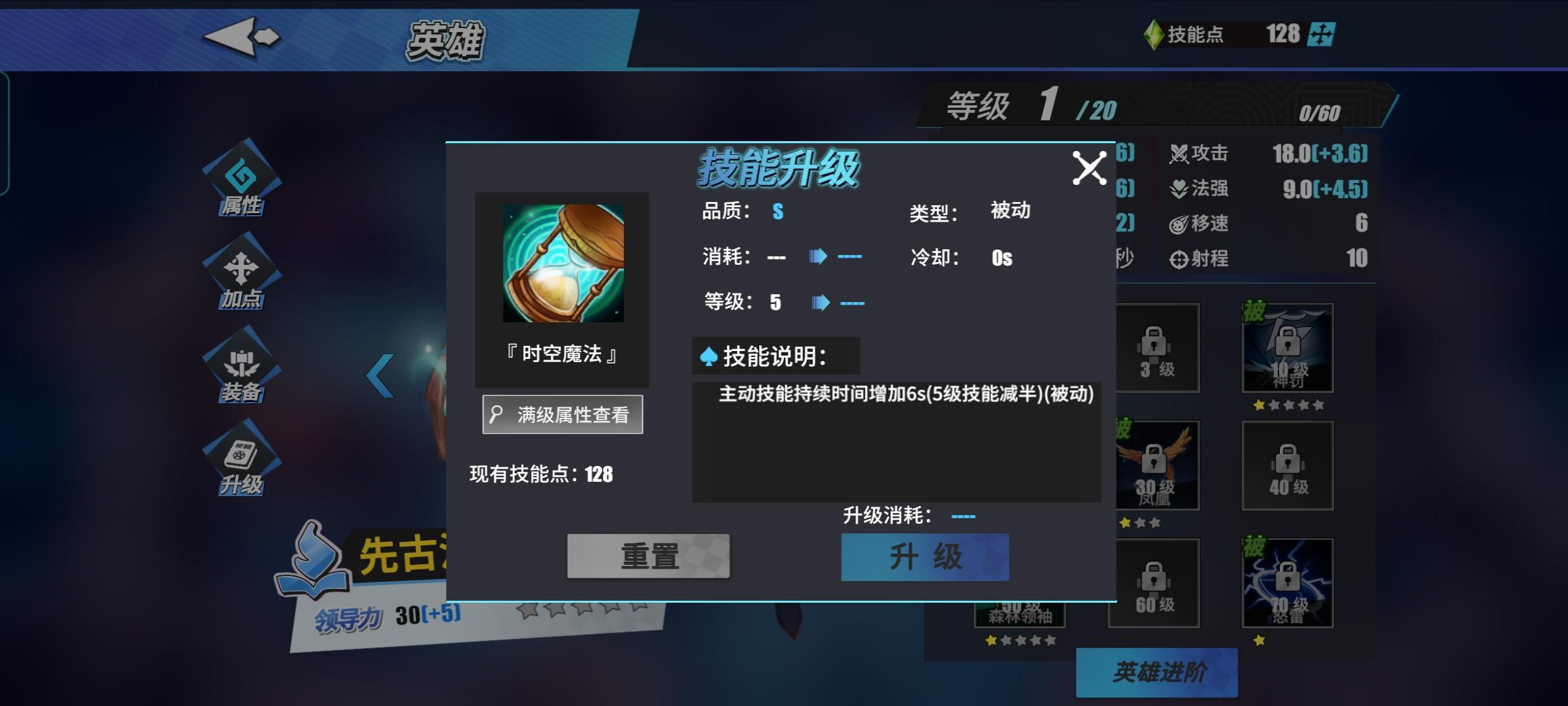Click the 怒雷 passive skill icon
The height and width of the screenshot is (706, 1568).
(1286, 584)
